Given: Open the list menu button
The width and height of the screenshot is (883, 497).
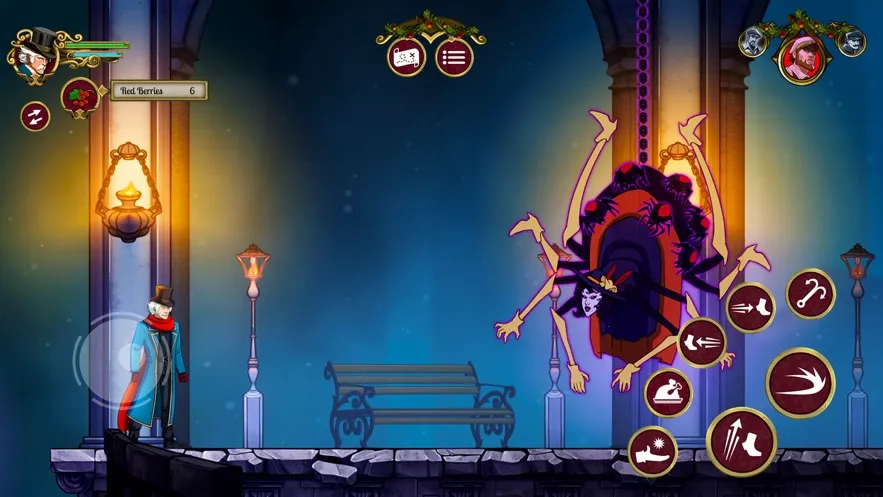Looking at the screenshot, I should point(454,57).
